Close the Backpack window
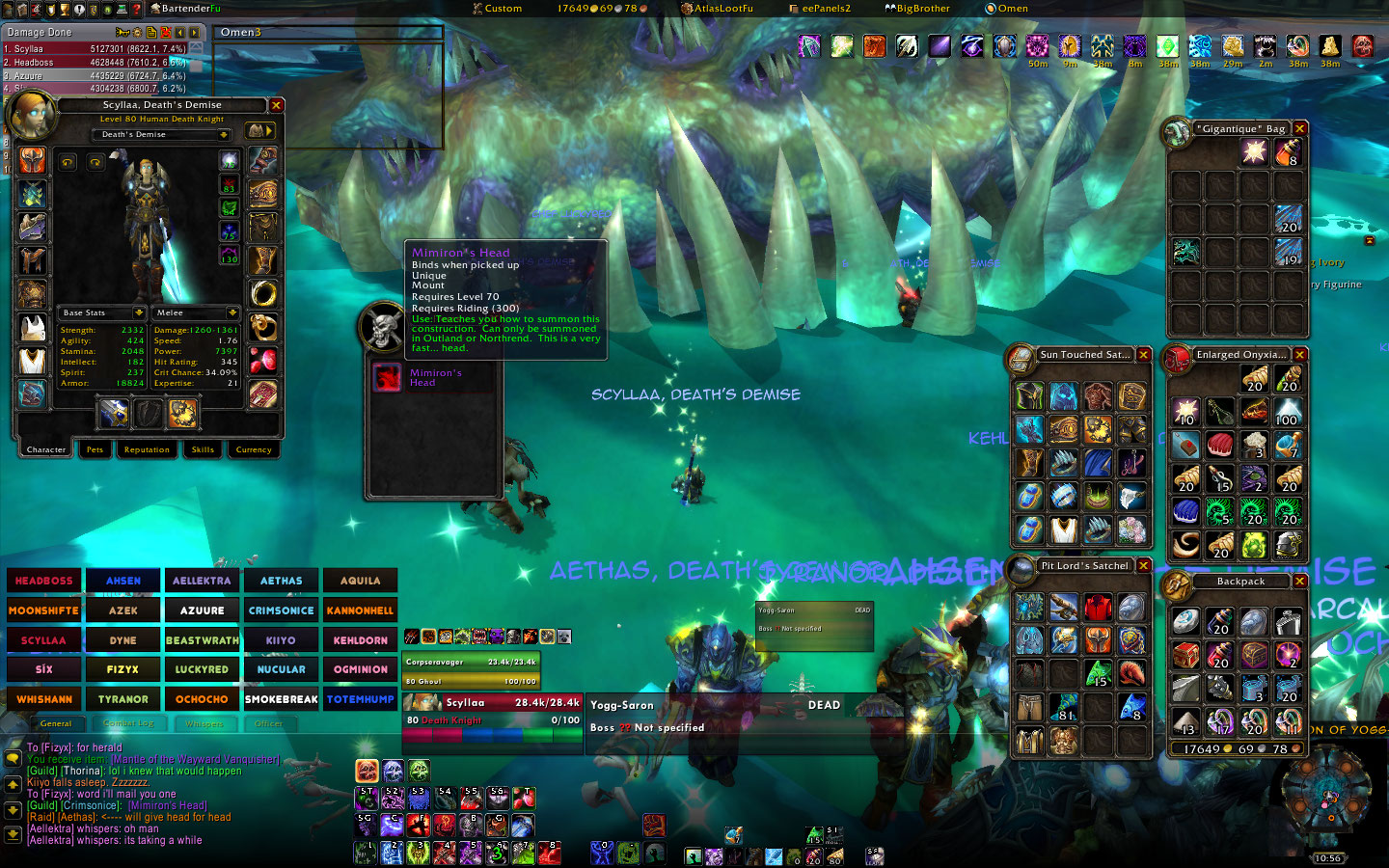 coord(1299,581)
